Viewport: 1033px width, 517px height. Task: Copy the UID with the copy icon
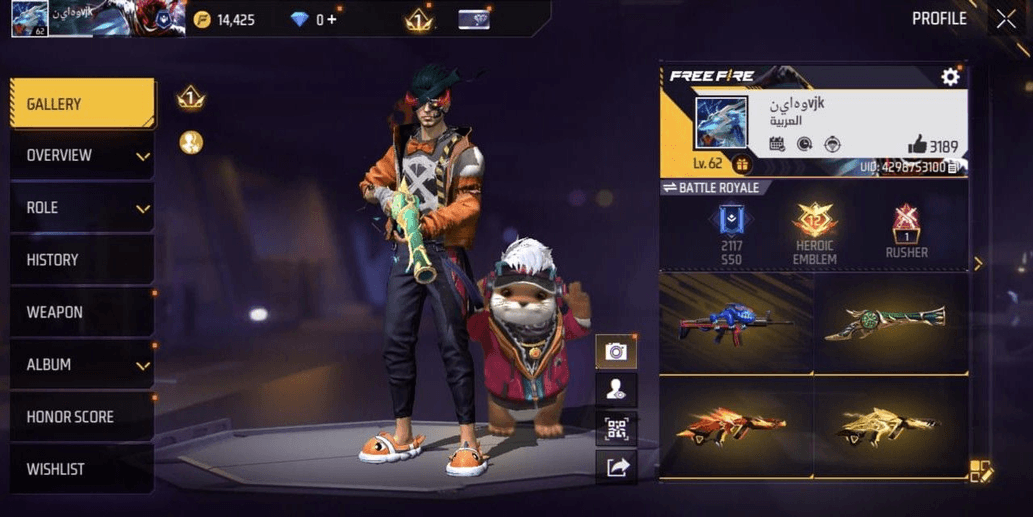coord(954,167)
